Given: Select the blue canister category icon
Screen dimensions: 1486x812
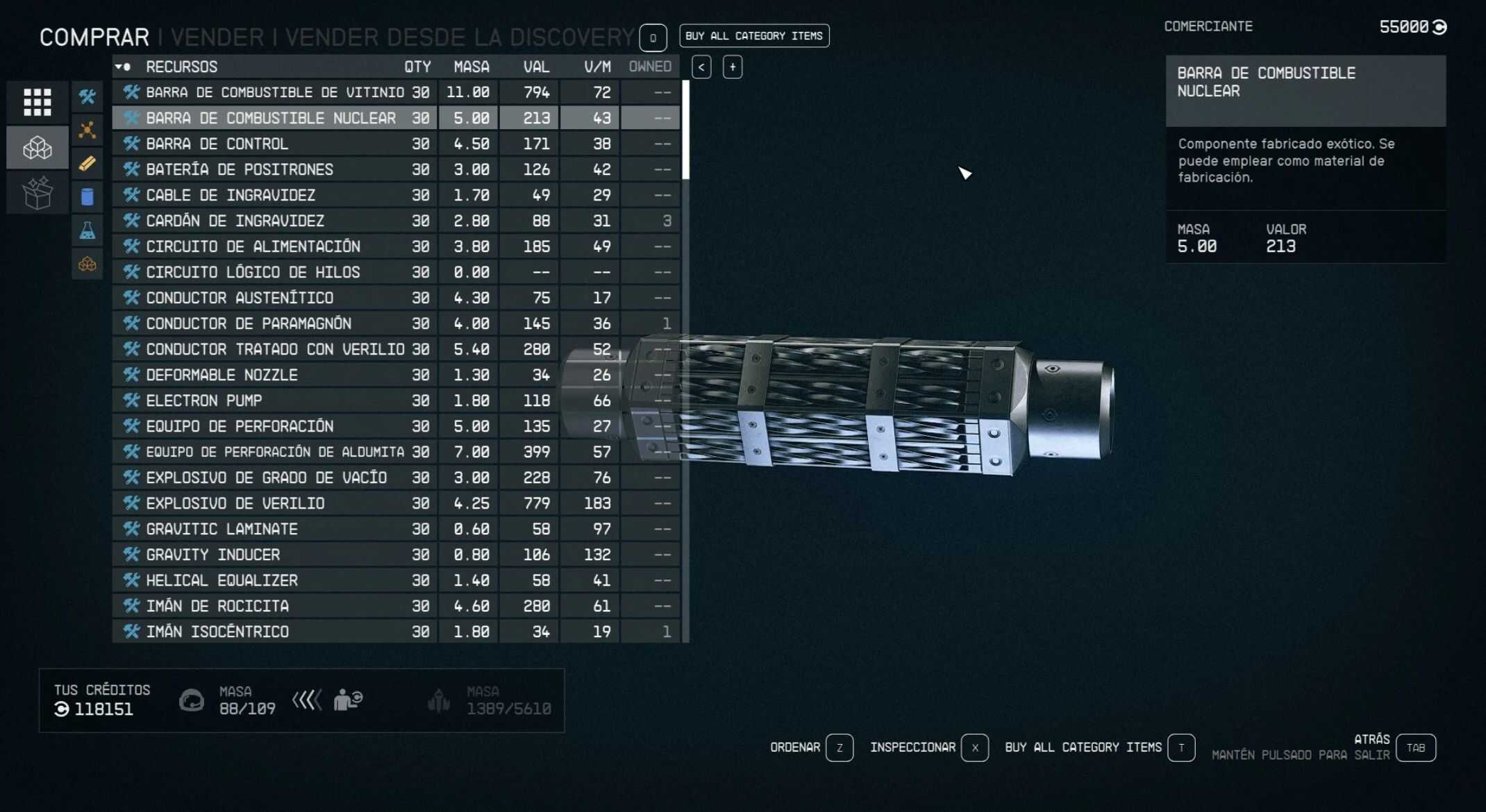Looking at the screenshot, I should tap(87, 197).
